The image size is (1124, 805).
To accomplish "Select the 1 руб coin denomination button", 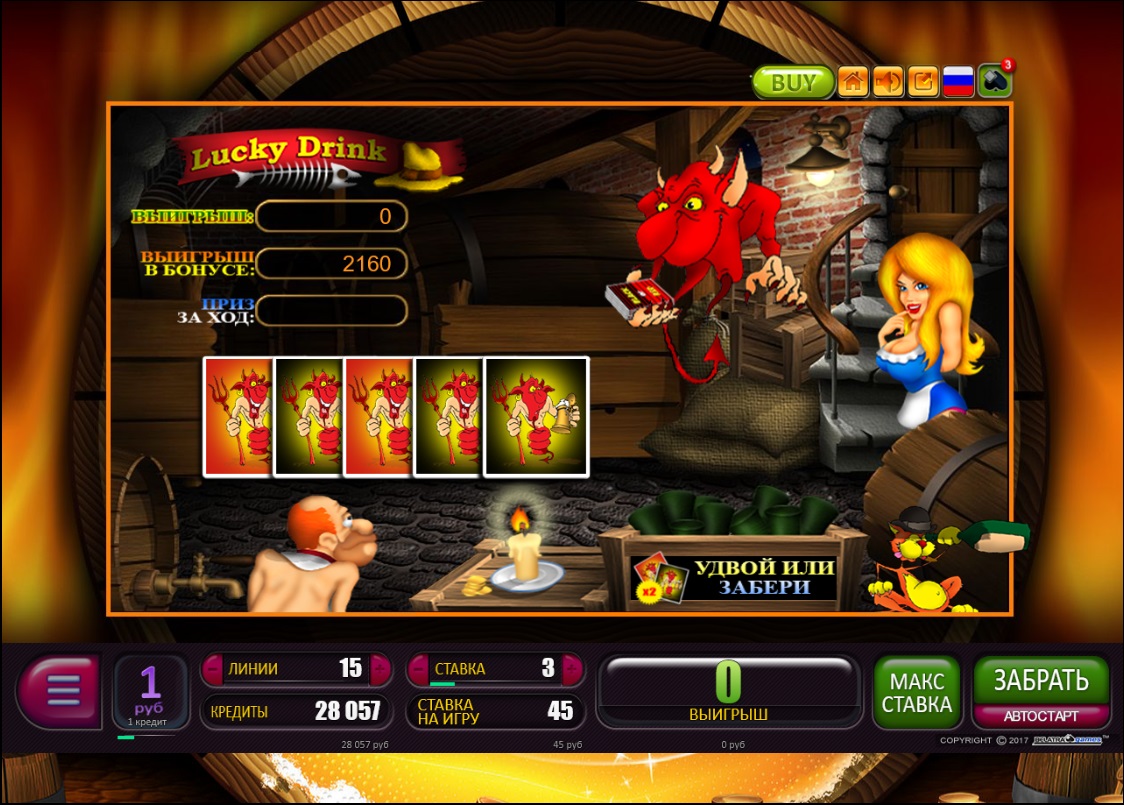I will [x=150, y=692].
